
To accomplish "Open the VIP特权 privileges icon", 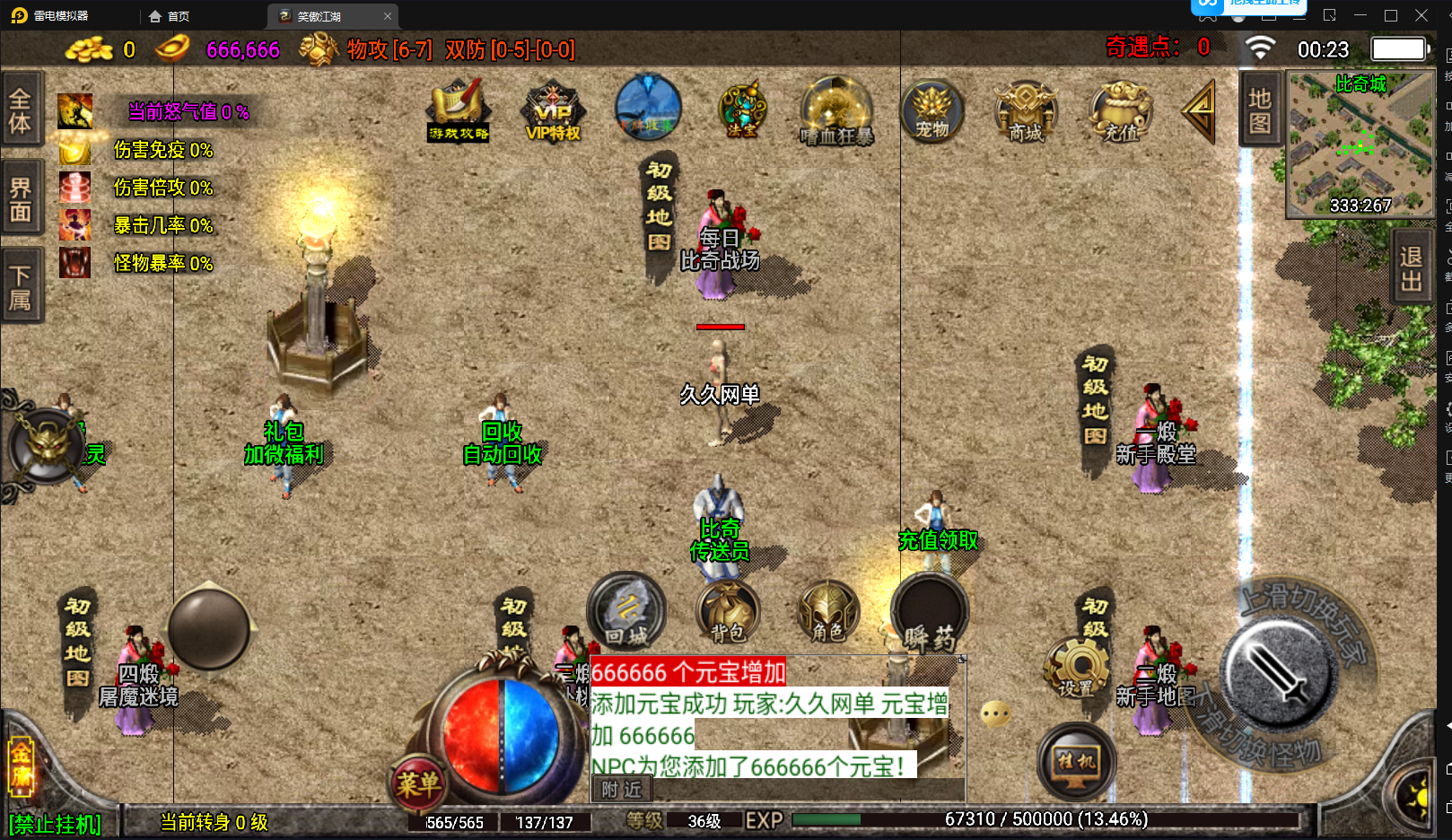I will [x=553, y=111].
